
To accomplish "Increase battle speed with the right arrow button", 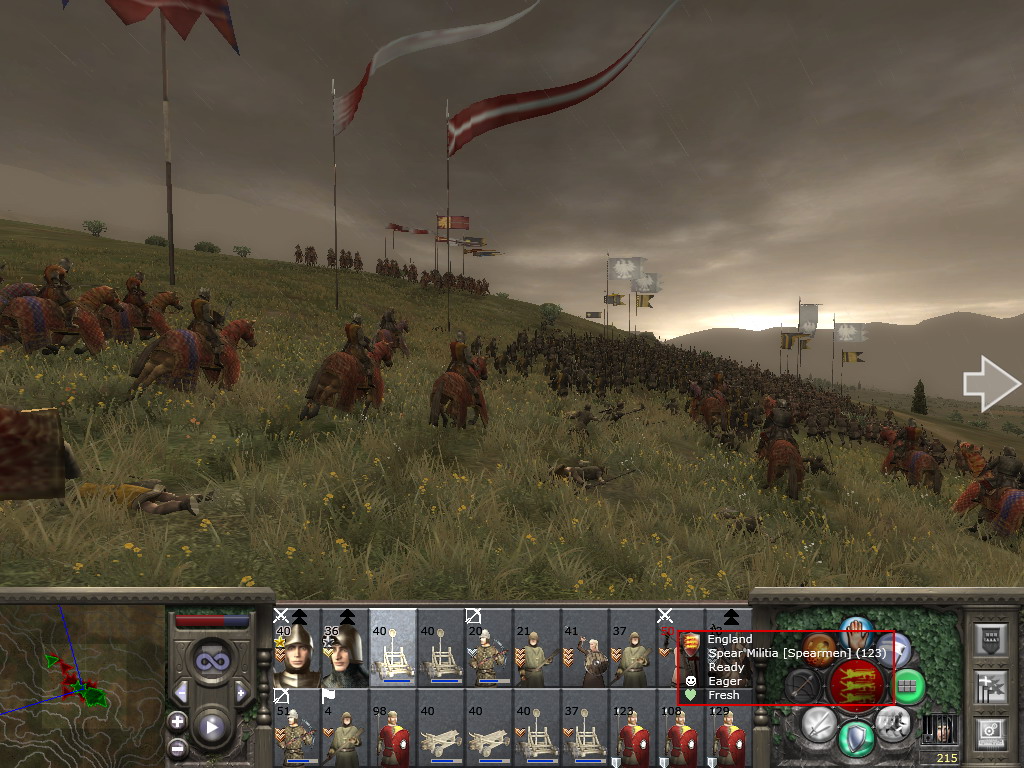I will click(x=241, y=692).
